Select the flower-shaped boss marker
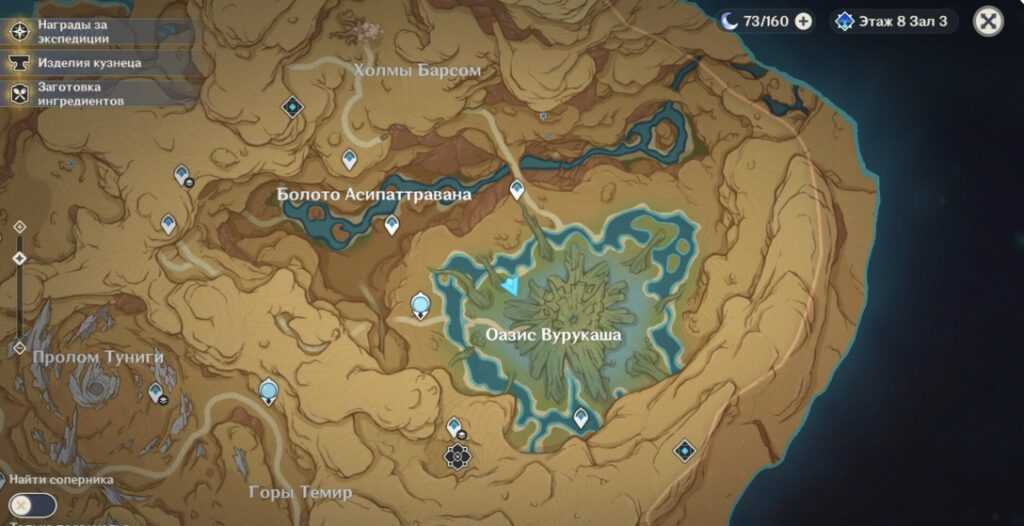Viewport: 1024px width, 526px height. pos(457,457)
